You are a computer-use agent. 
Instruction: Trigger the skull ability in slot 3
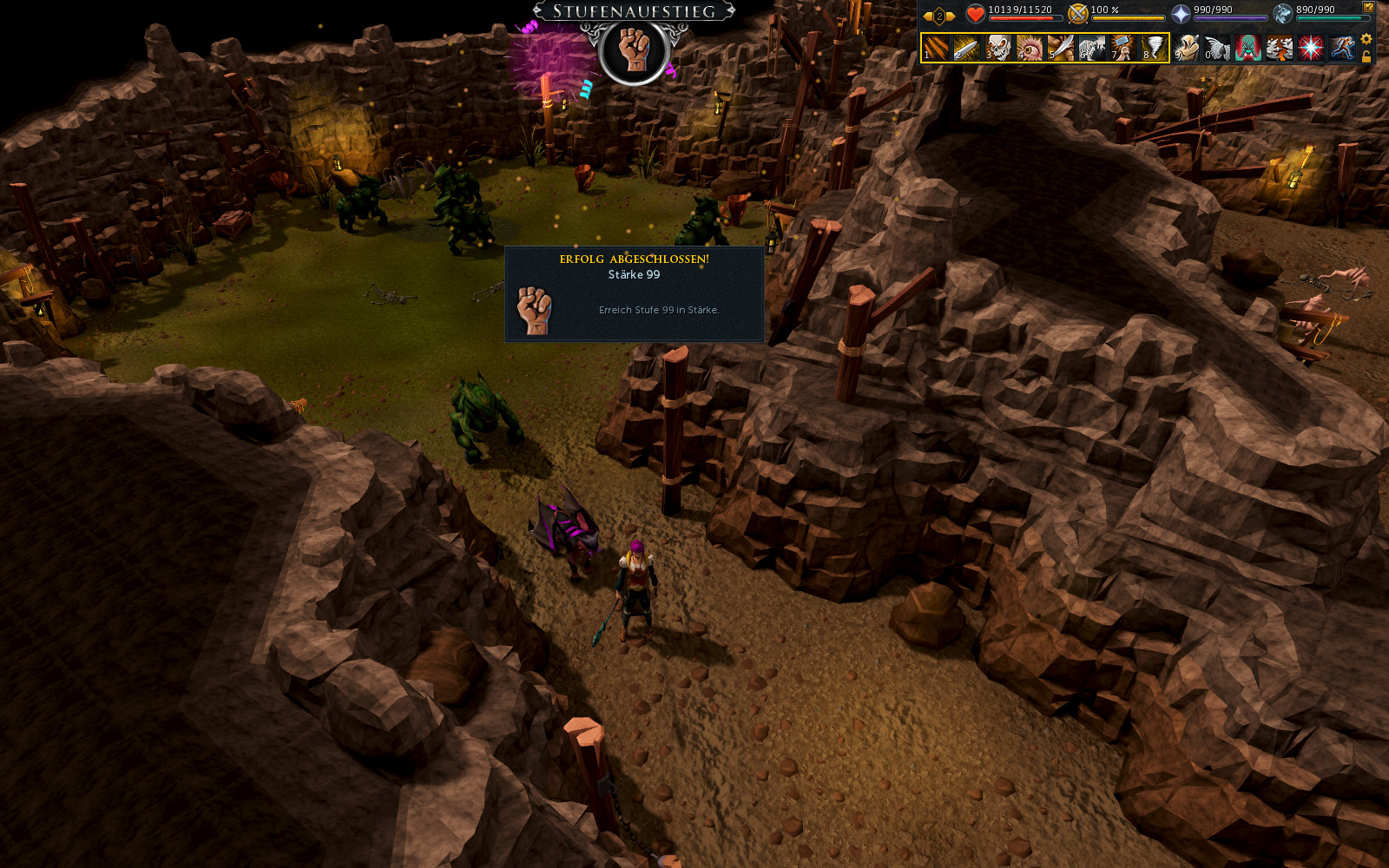(998, 48)
